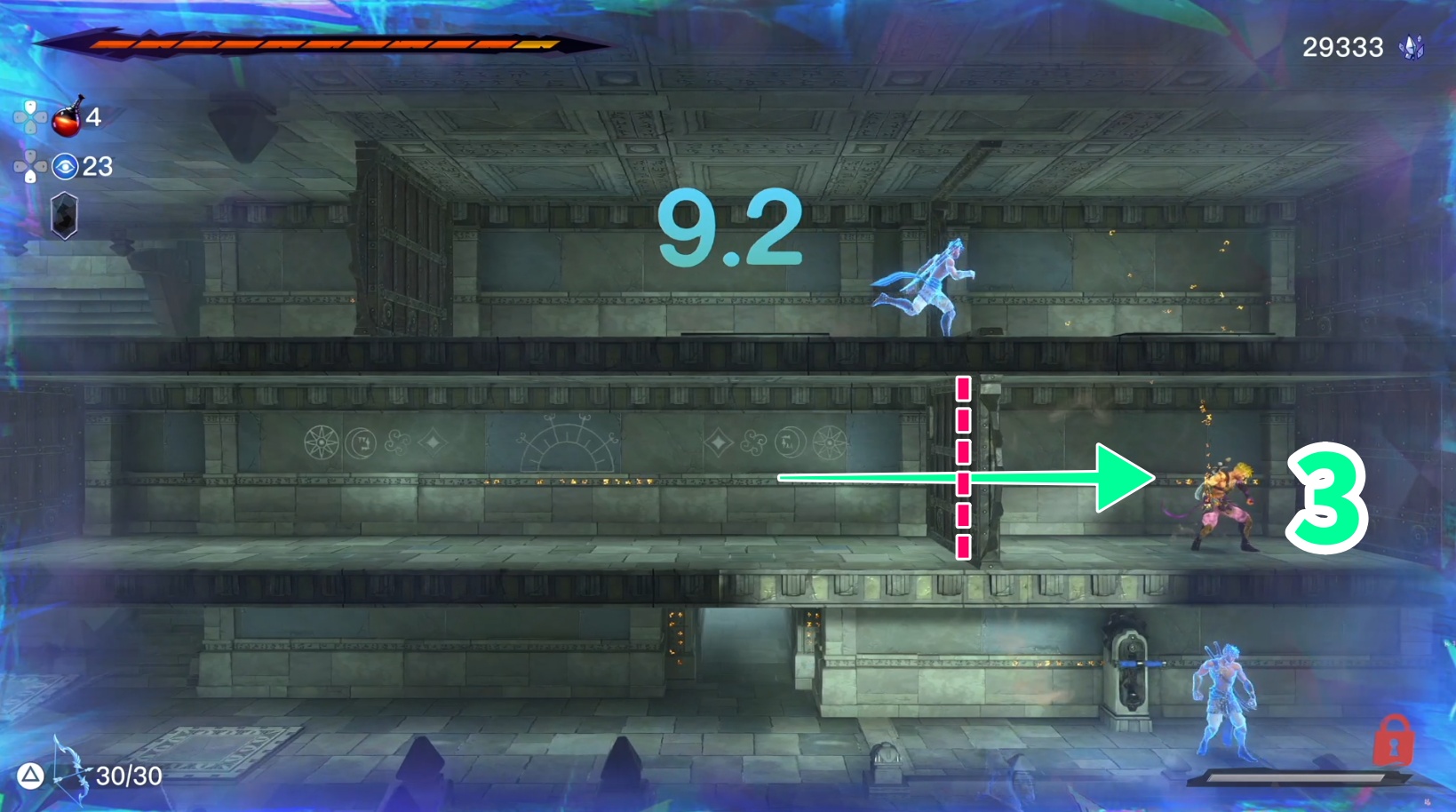Click the red padlock icon
The image size is (1456, 812).
click(1392, 740)
